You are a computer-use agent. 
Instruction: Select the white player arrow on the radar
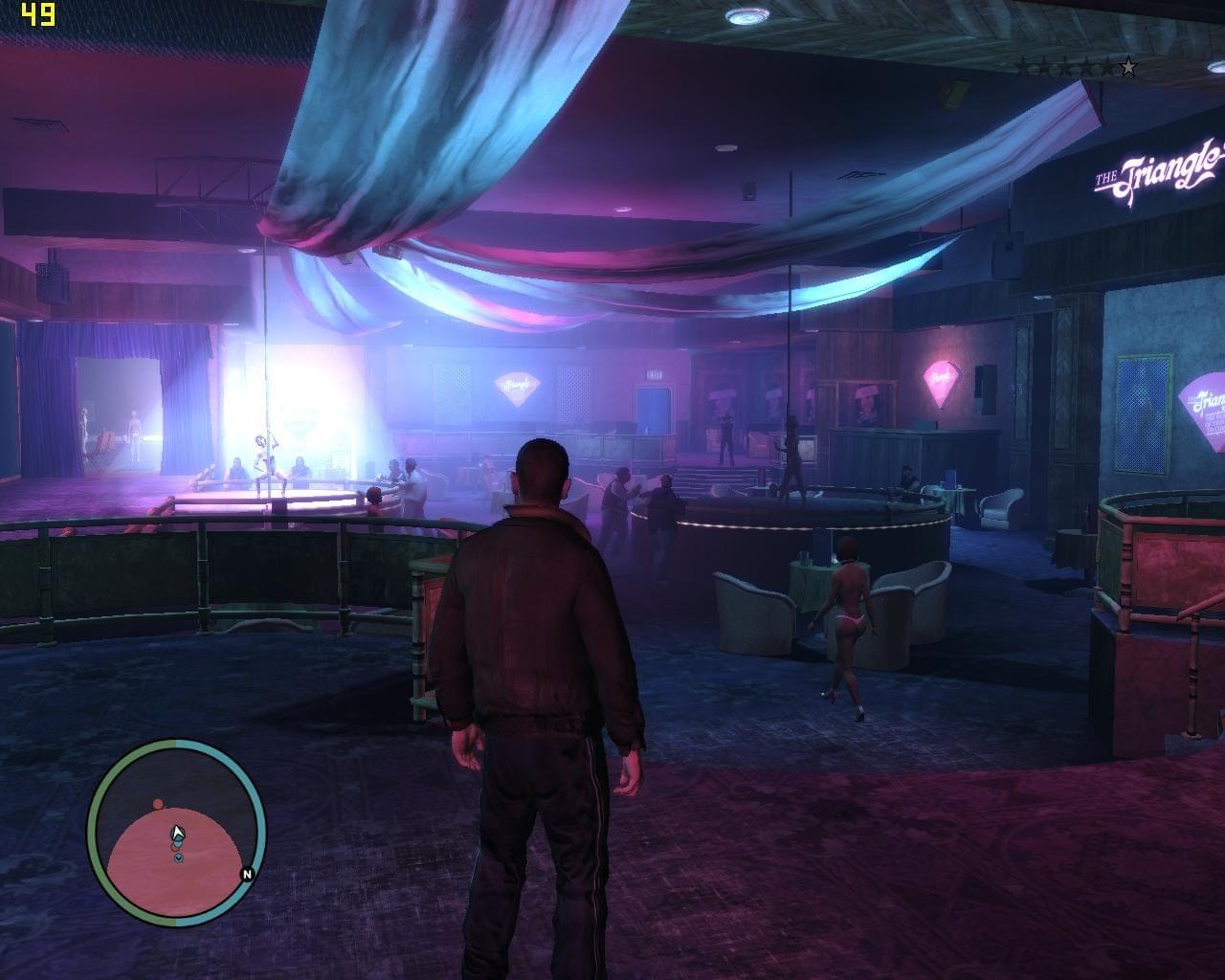pyautogui.click(x=176, y=835)
